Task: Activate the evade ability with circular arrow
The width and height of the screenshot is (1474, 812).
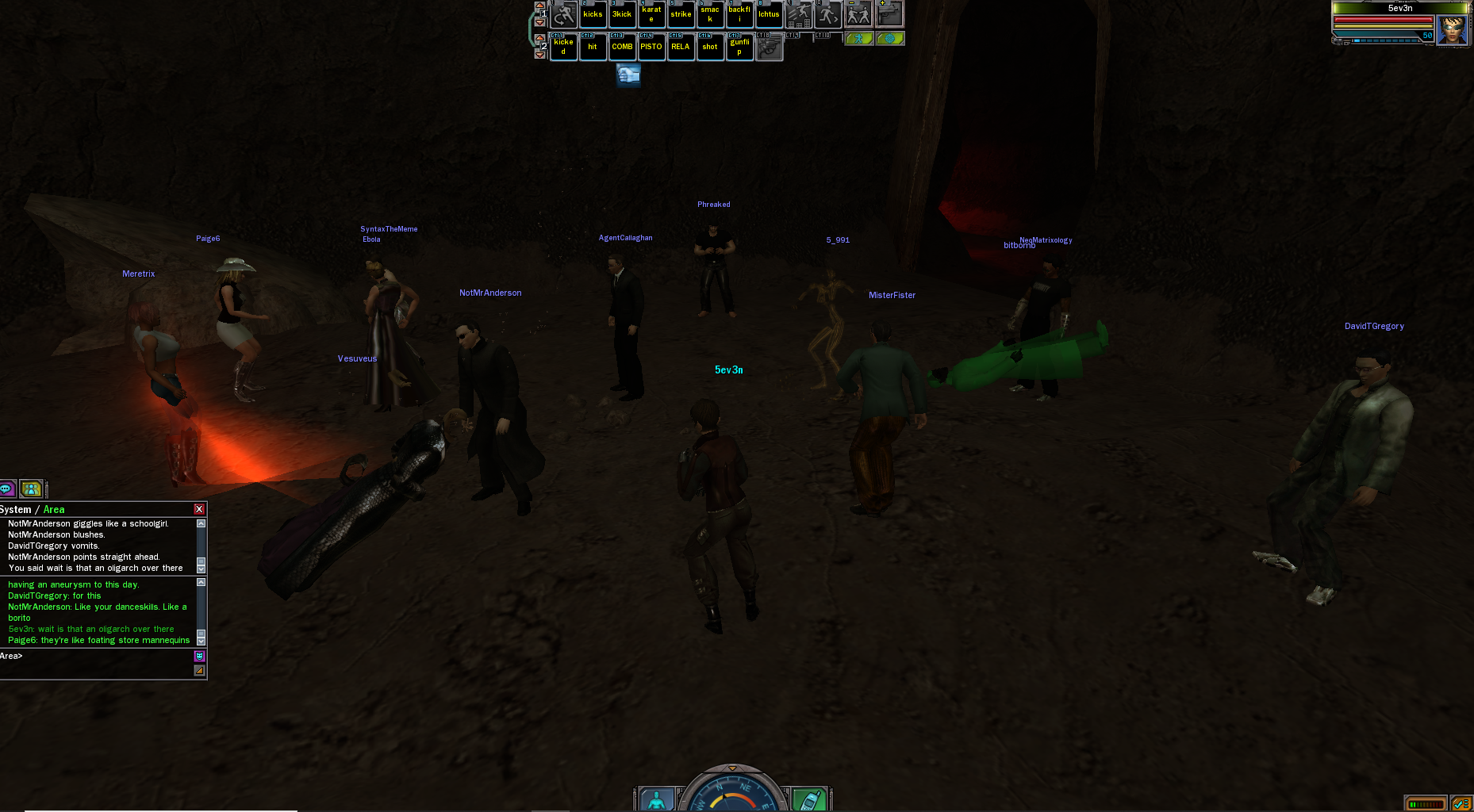Action: pyautogui.click(x=563, y=14)
